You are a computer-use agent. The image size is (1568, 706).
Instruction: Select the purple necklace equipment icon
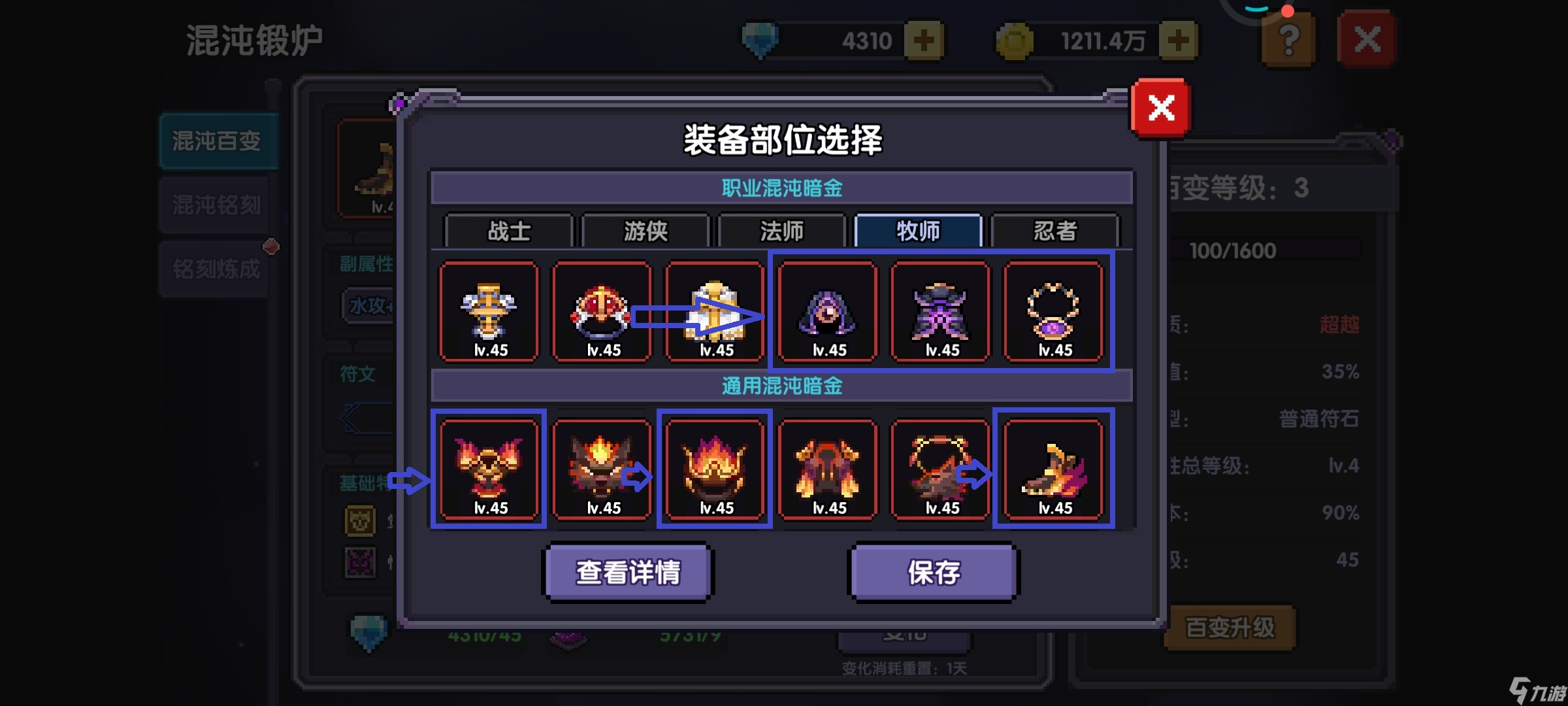1054,312
